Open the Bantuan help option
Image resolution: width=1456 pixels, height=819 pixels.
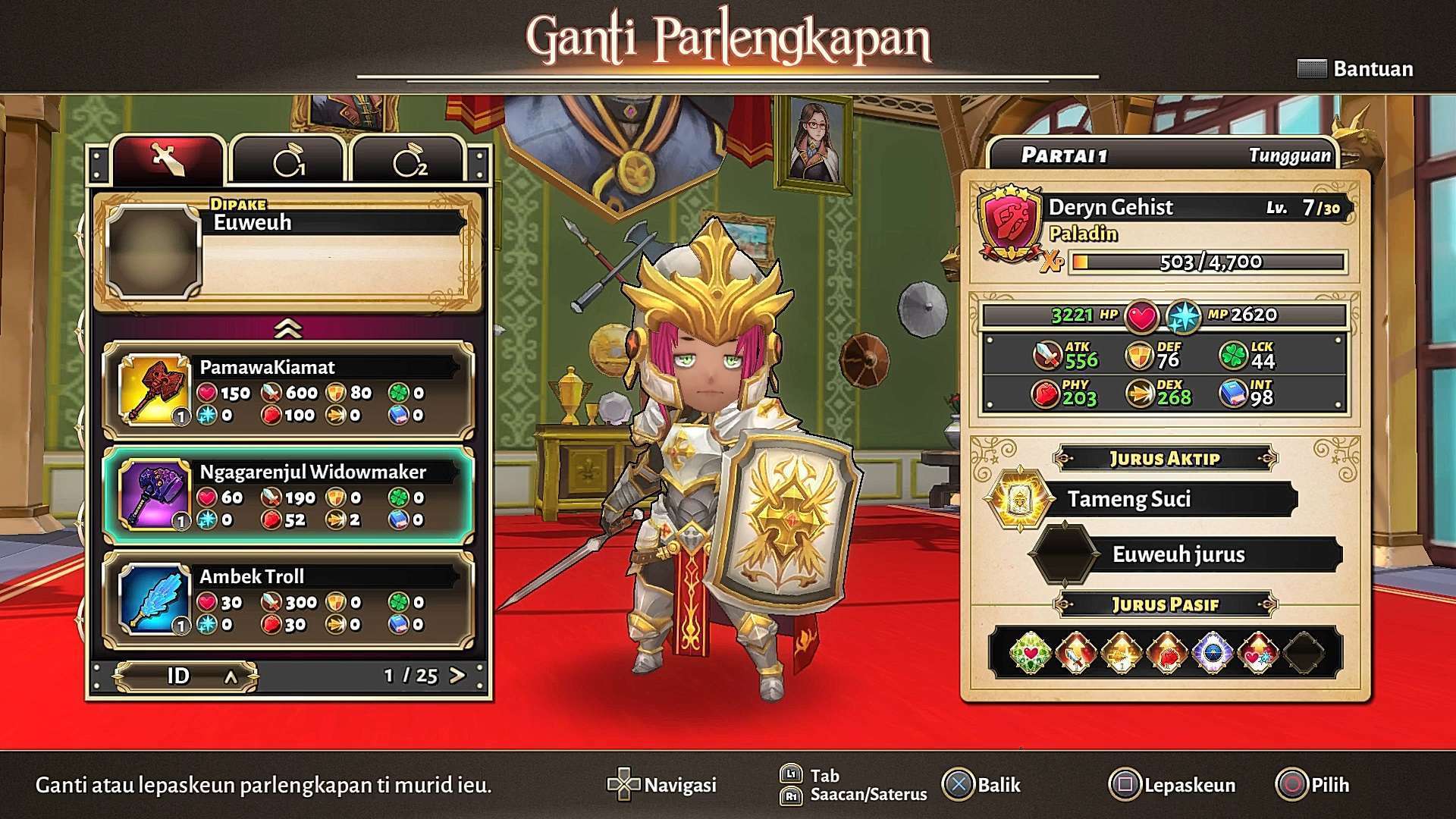(1356, 69)
